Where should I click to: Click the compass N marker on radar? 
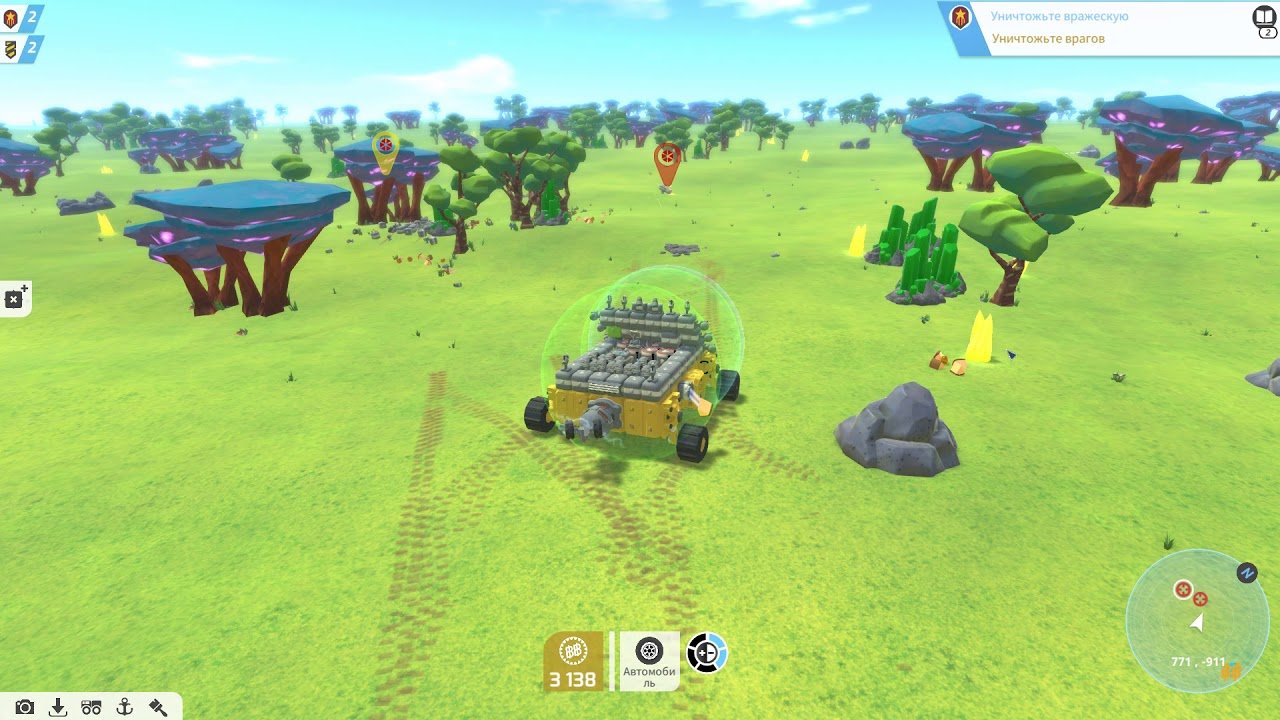[x=1246, y=573]
